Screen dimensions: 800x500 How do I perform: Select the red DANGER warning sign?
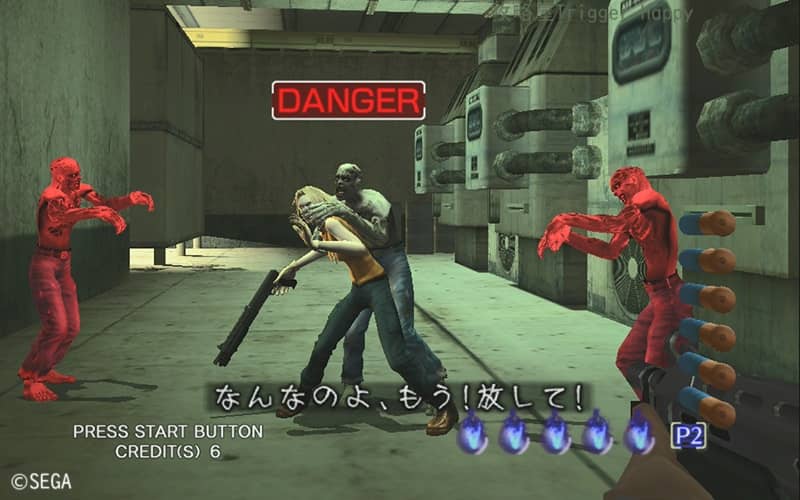[x=349, y=100]
